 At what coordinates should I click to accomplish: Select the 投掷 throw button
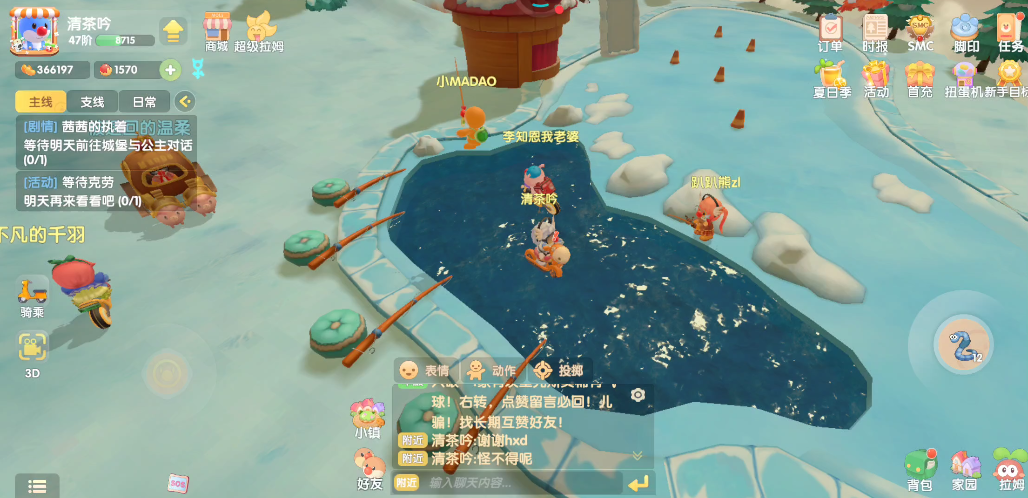(x=558, y=370)
